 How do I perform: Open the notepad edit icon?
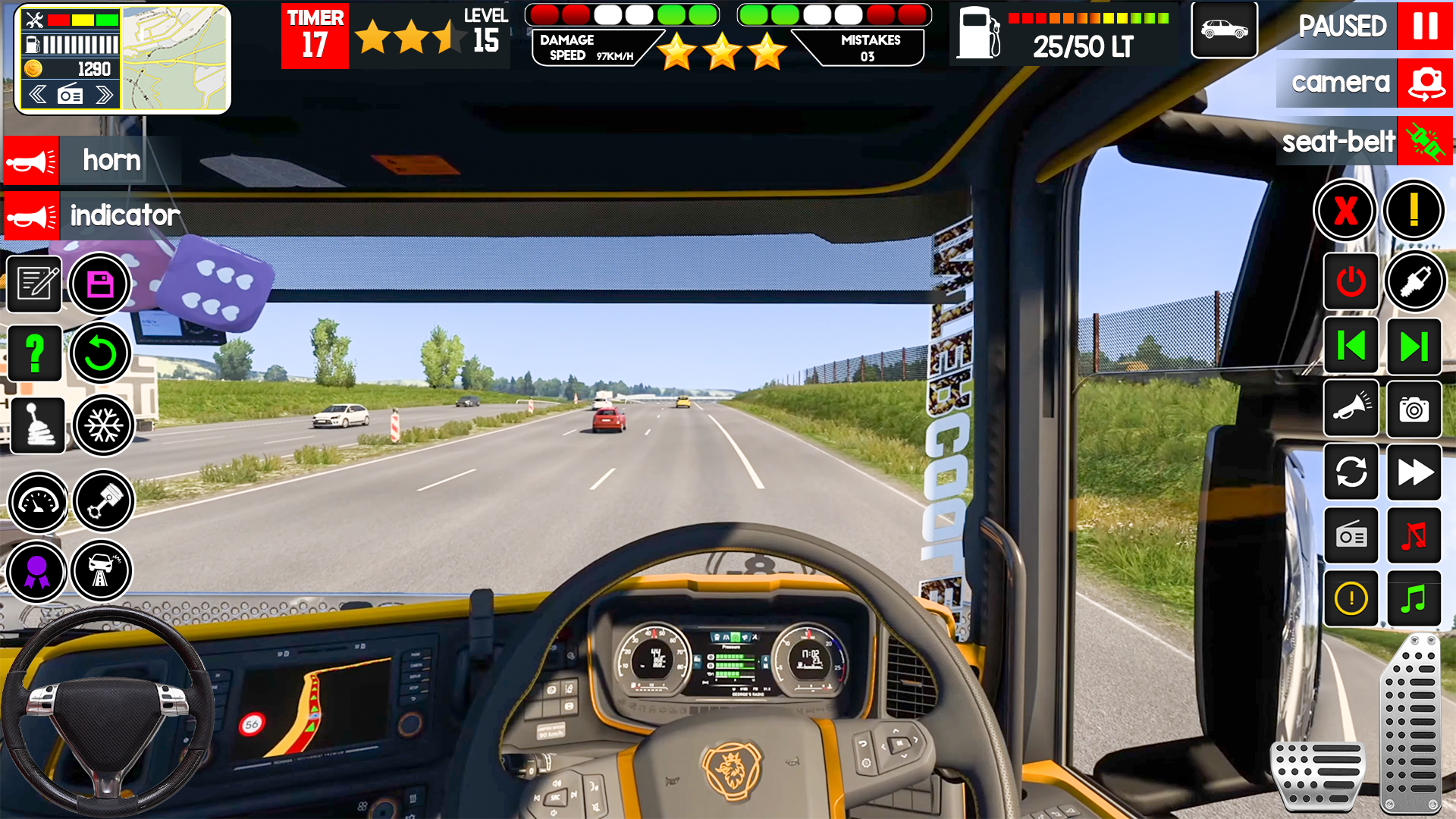34,284
